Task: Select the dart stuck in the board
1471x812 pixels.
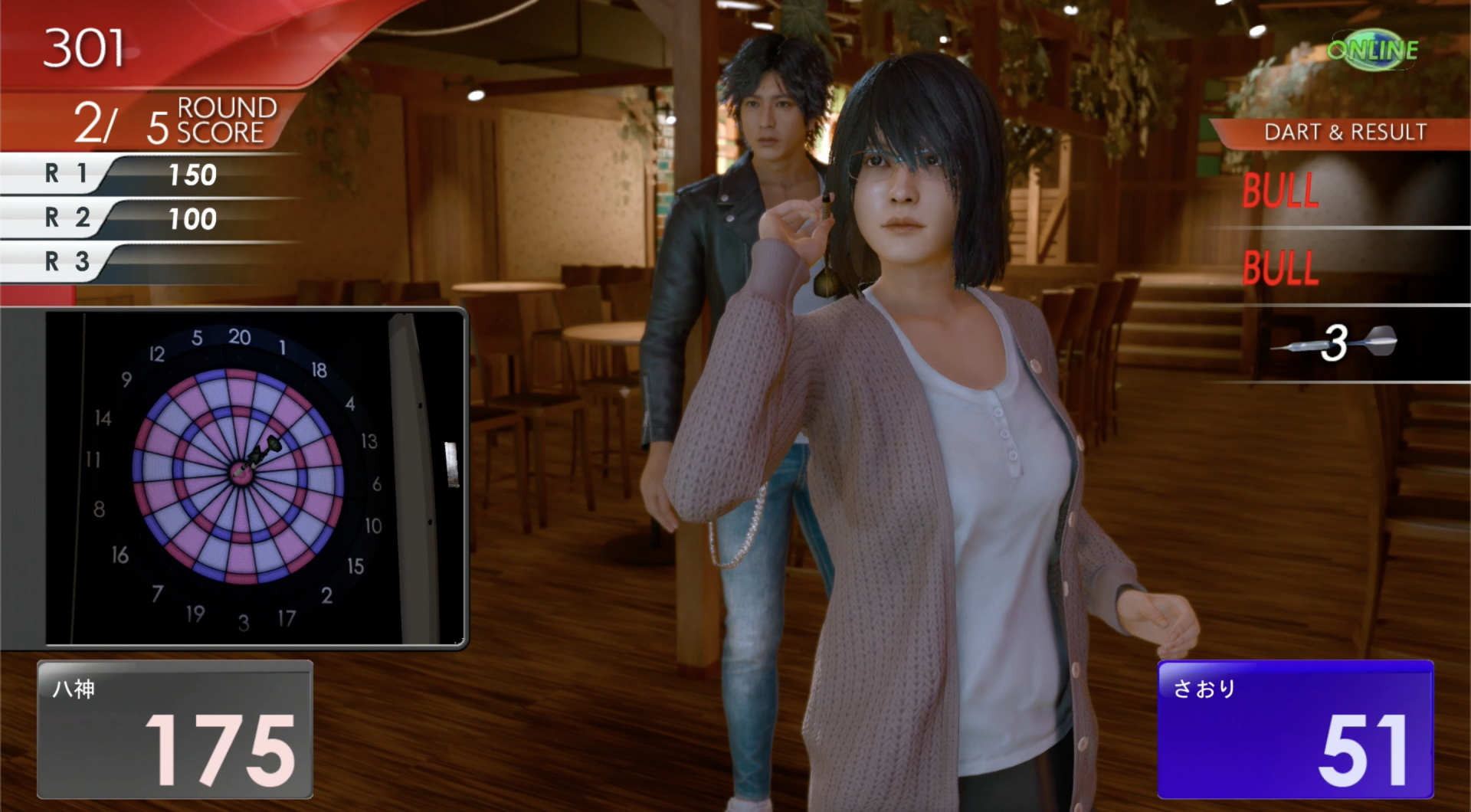Action: pyautogui.click(x=264, y=453)
